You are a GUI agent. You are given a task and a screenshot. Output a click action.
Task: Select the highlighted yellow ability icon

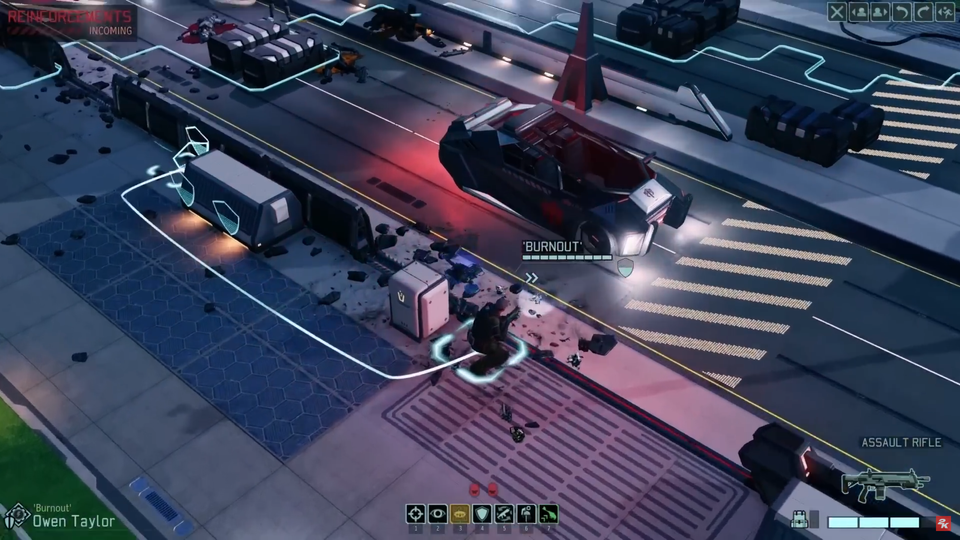(459, 513)
